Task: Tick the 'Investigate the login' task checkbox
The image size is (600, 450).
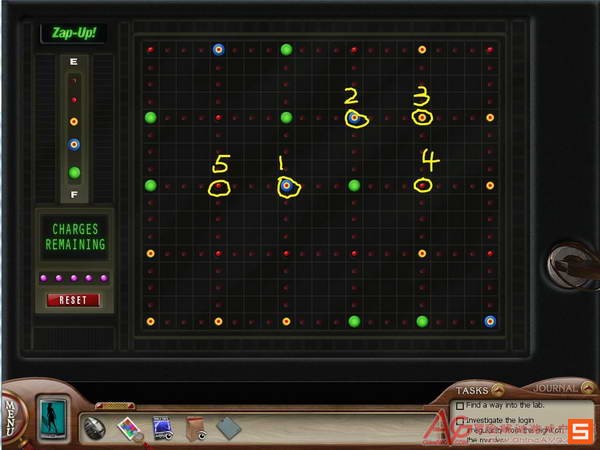Action: tap(460, 421)
